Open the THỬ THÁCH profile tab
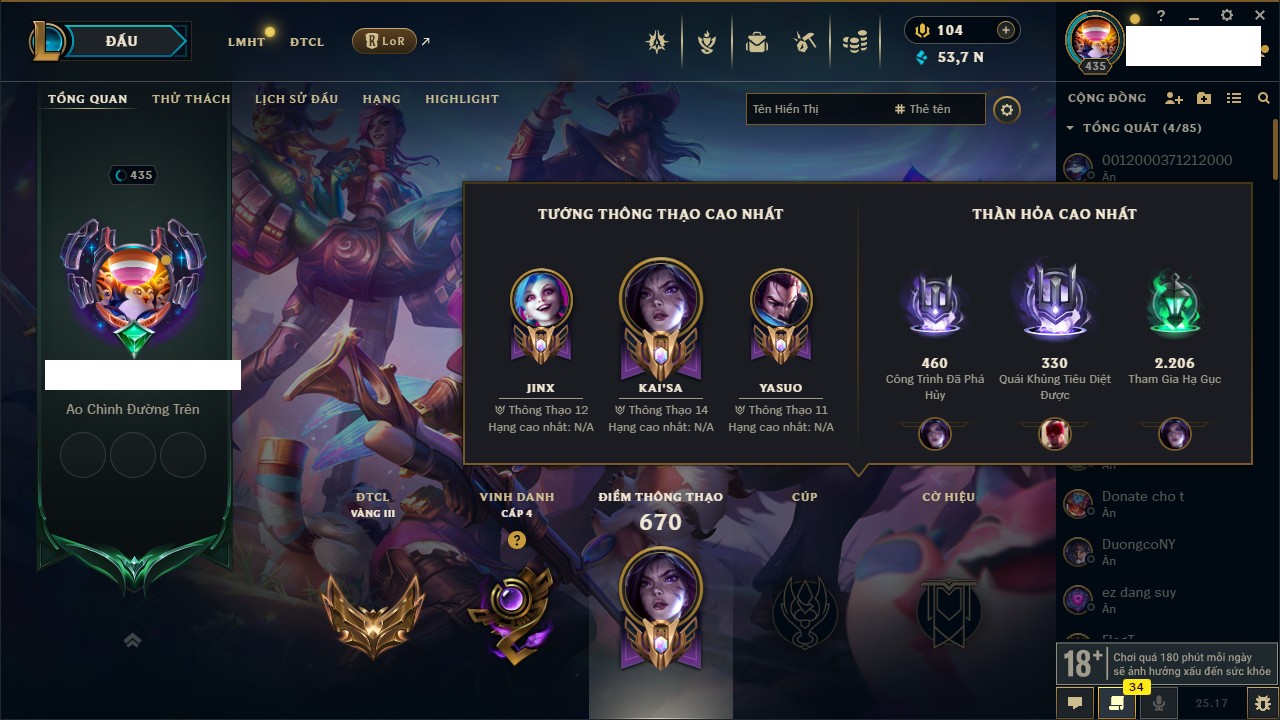Image resolution: width=1280 pixels, height=720 pixels. (191, 99)
